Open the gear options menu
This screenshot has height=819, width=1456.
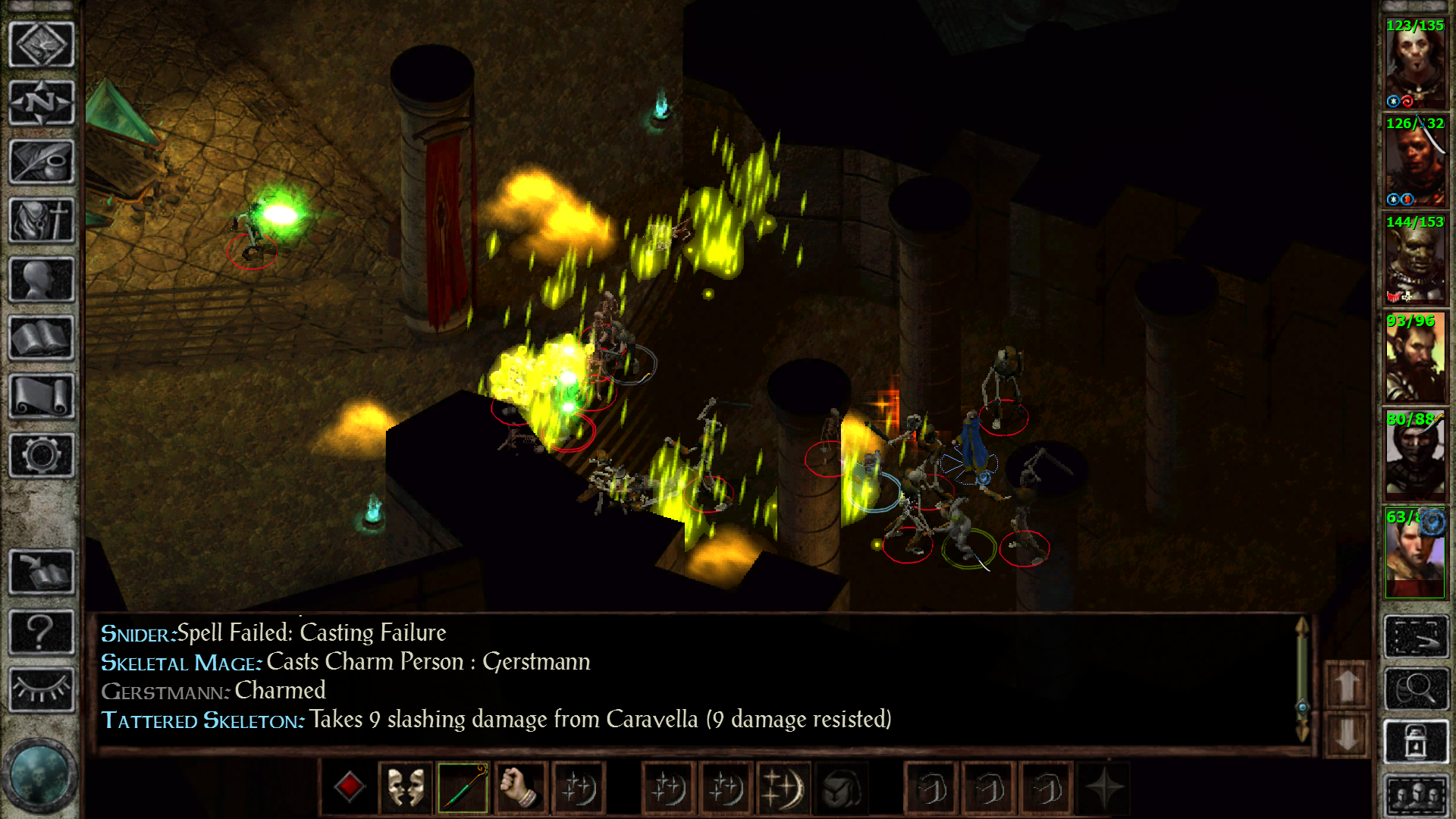tap(41, 455)
